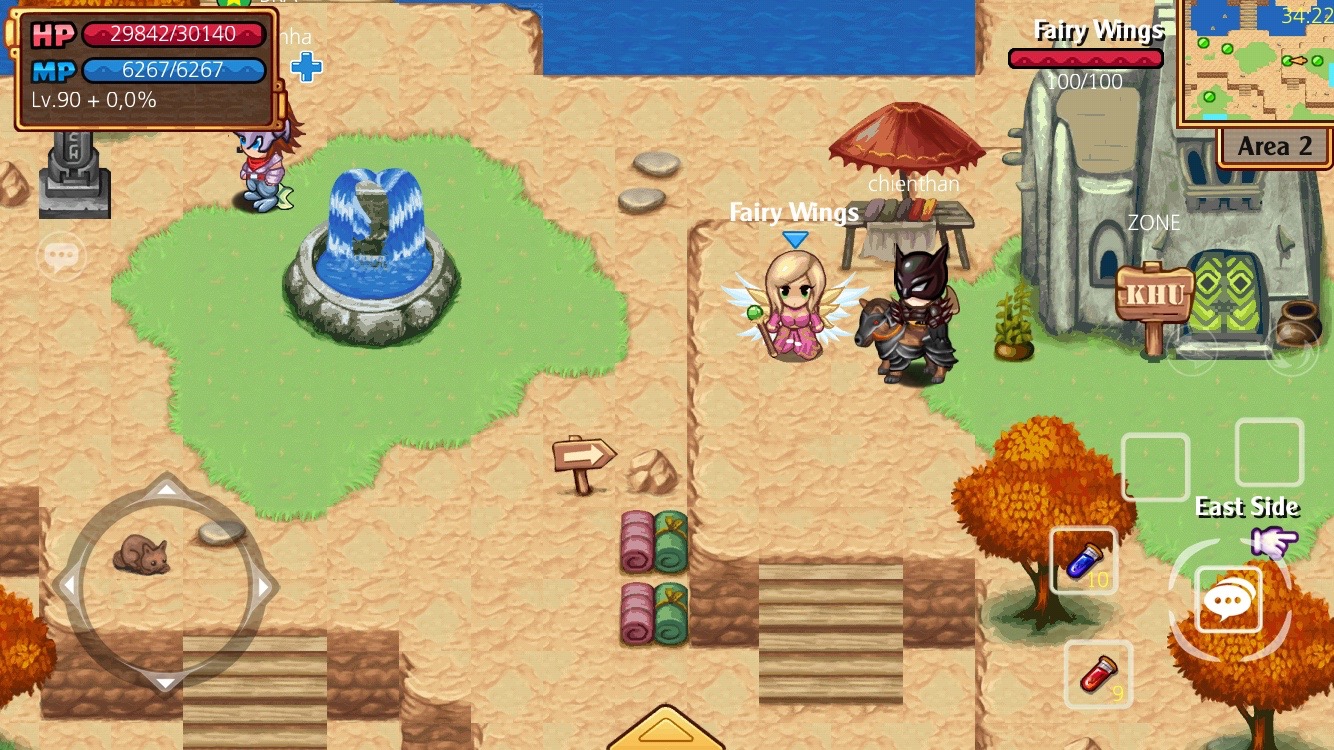This screenshot has height=750, width=1334.
Task: Tap the speech bubble action button
Action: coord(1228,600)
